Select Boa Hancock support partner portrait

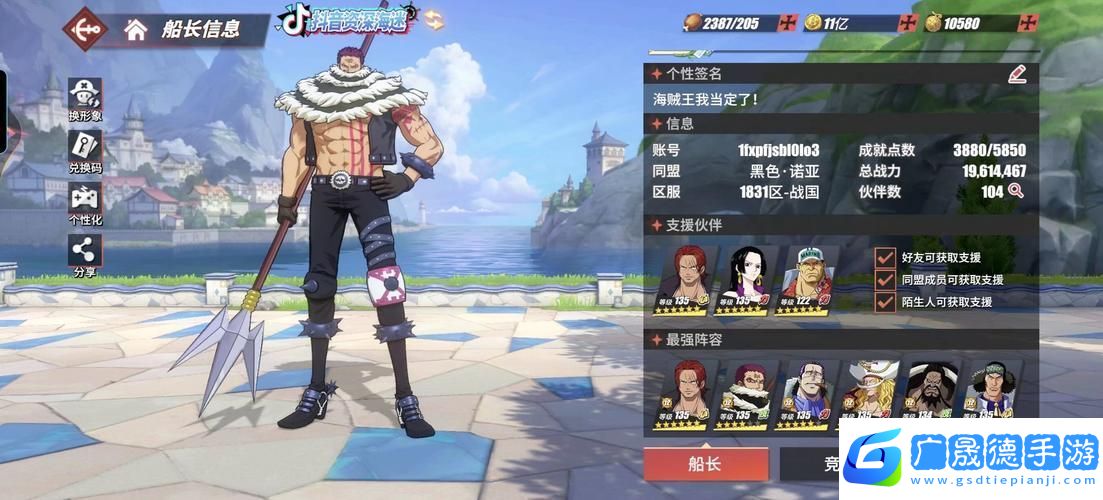coord(752,275)
